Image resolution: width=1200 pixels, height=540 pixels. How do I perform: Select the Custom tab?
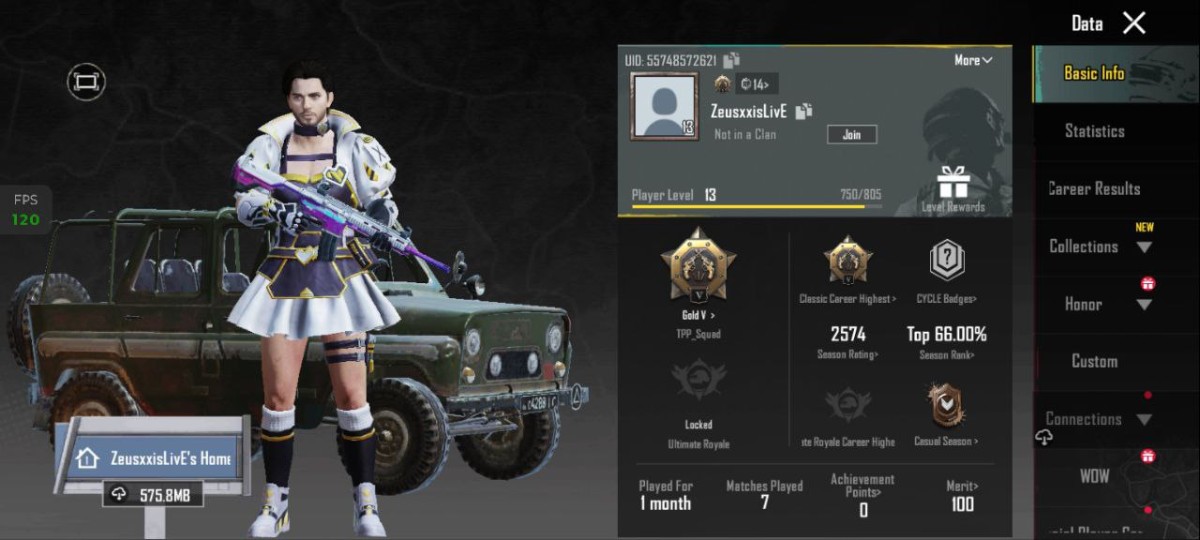click(x=1094, y=361)
